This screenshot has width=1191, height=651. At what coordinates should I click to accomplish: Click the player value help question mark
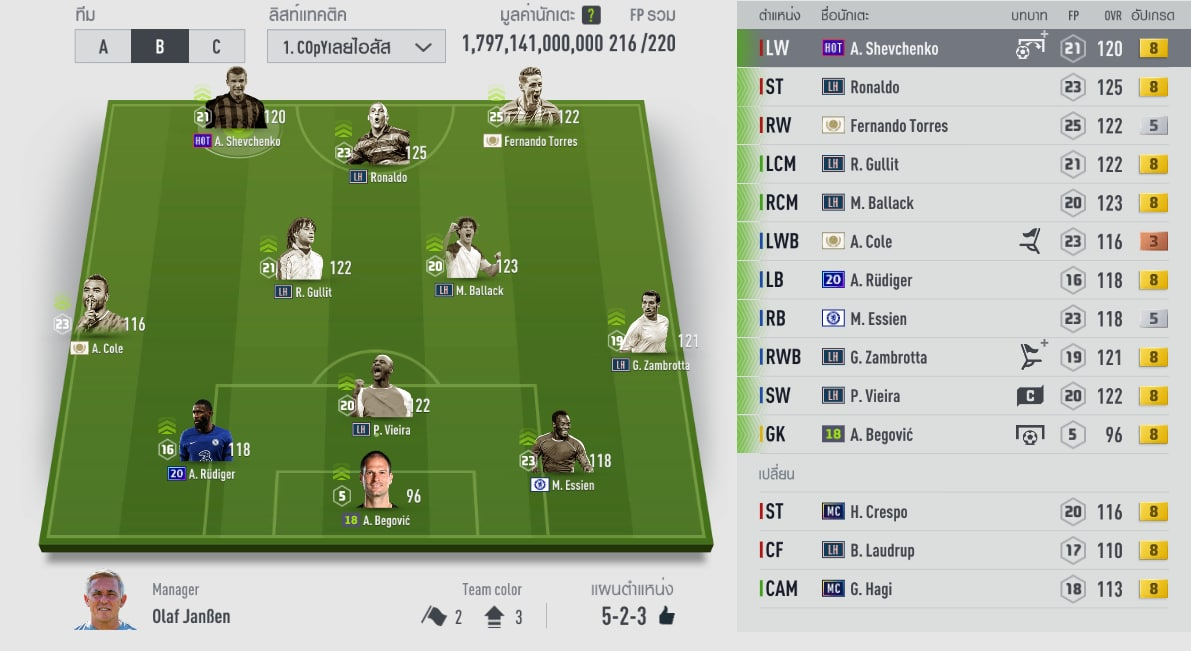[591, 15]
